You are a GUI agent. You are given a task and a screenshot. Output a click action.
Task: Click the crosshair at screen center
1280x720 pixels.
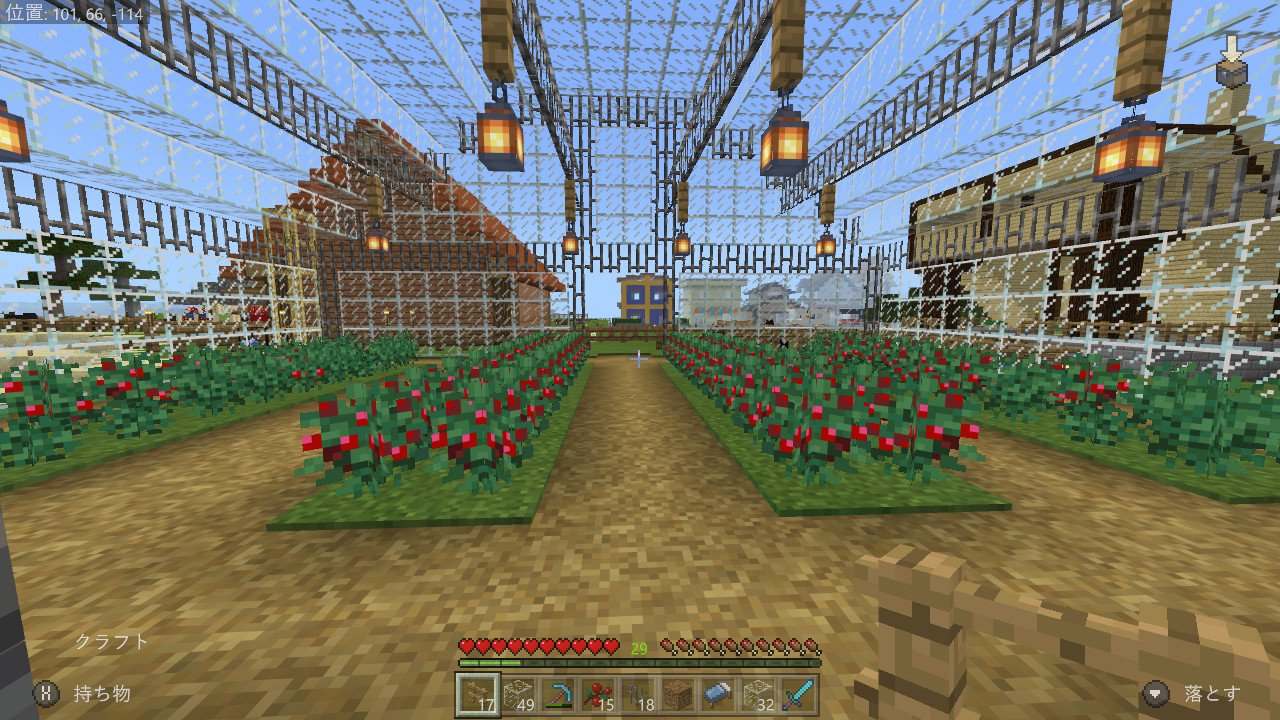coord(640,360)
